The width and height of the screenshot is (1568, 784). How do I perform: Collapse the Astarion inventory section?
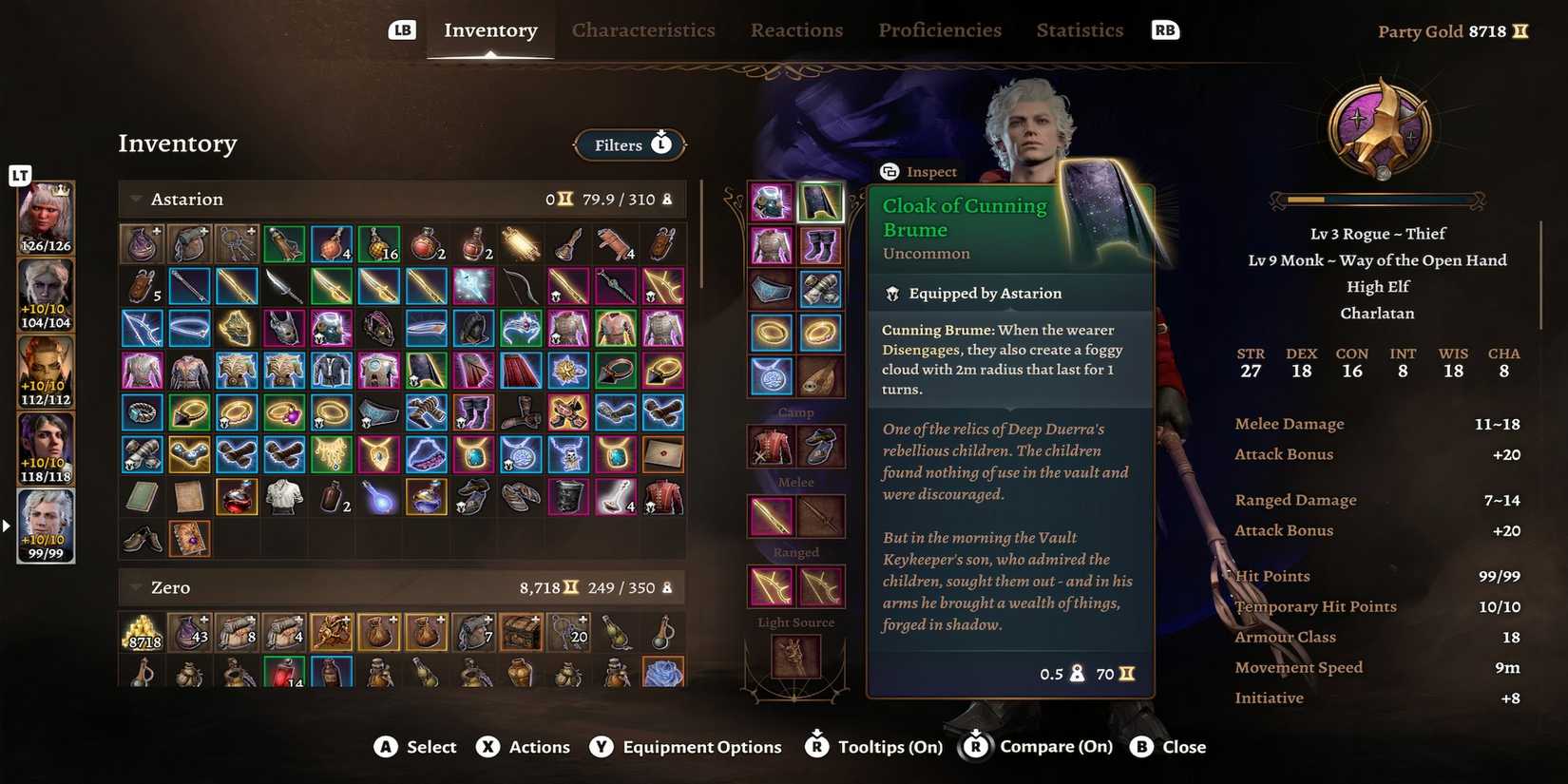(136, 200)
